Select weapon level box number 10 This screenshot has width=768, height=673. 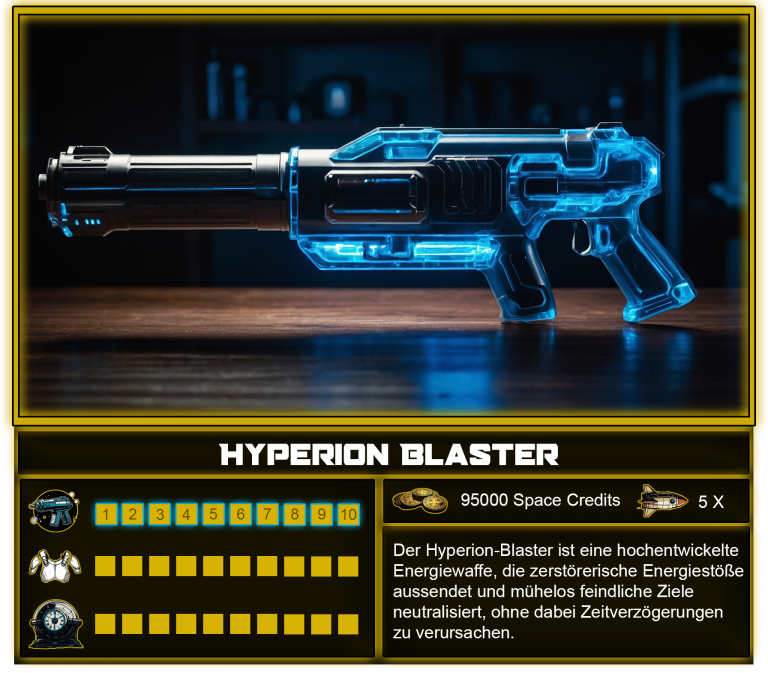[348, 515]
